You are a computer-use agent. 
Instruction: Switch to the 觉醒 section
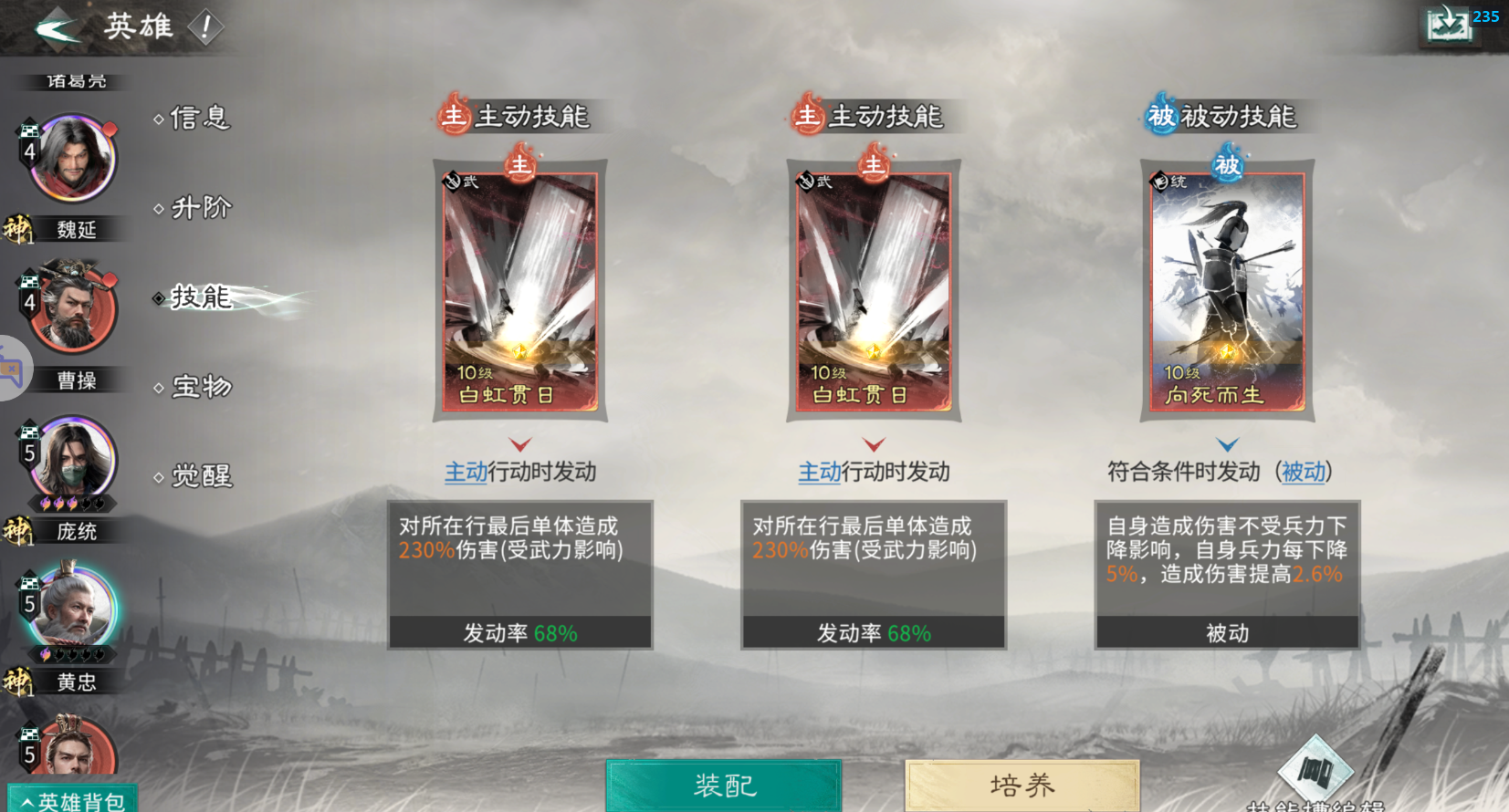tap(201, 476)
